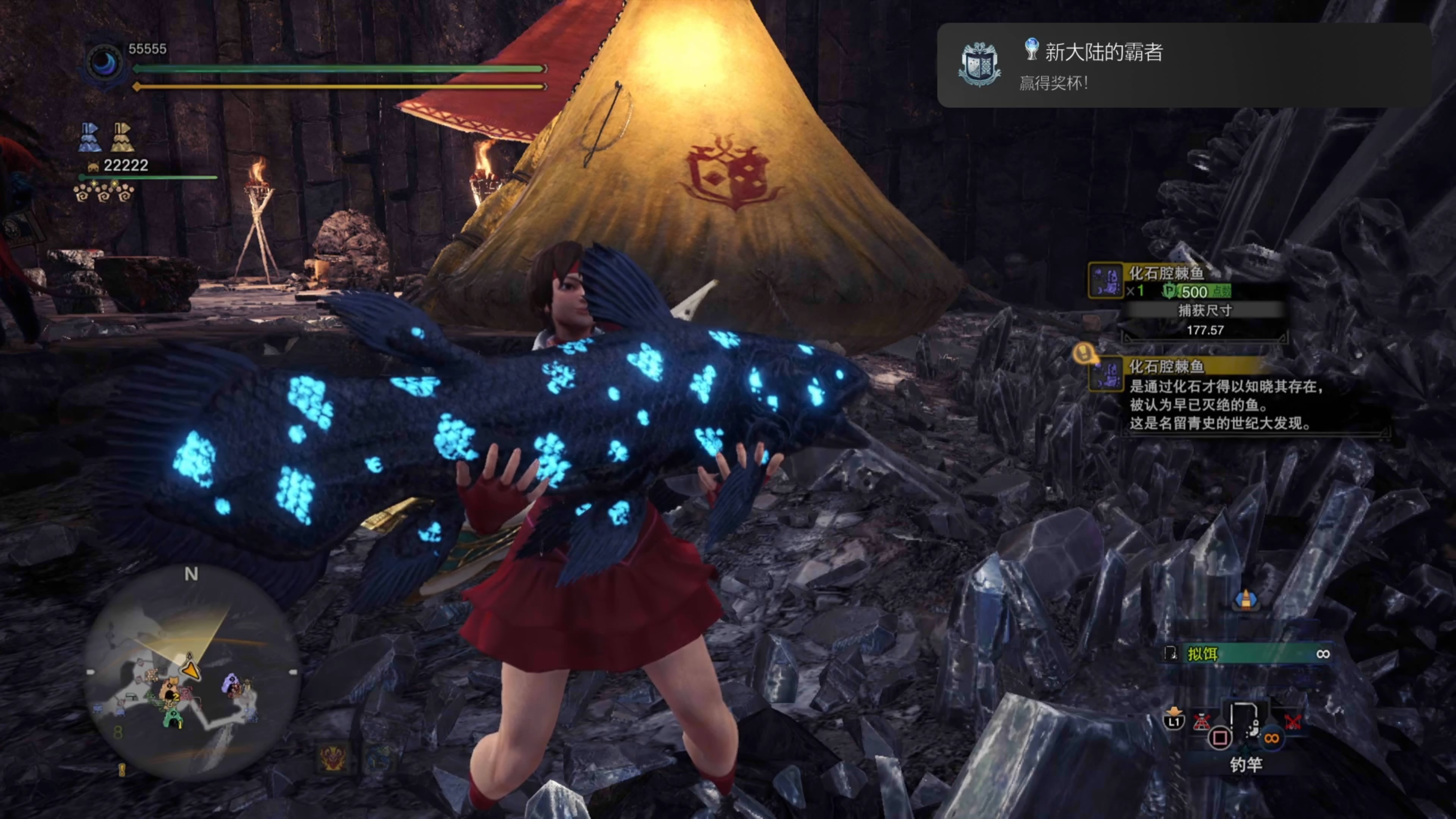
Task: Select the 化石腔棘鱼 caught item icon
Action: tap(1106, 280)
